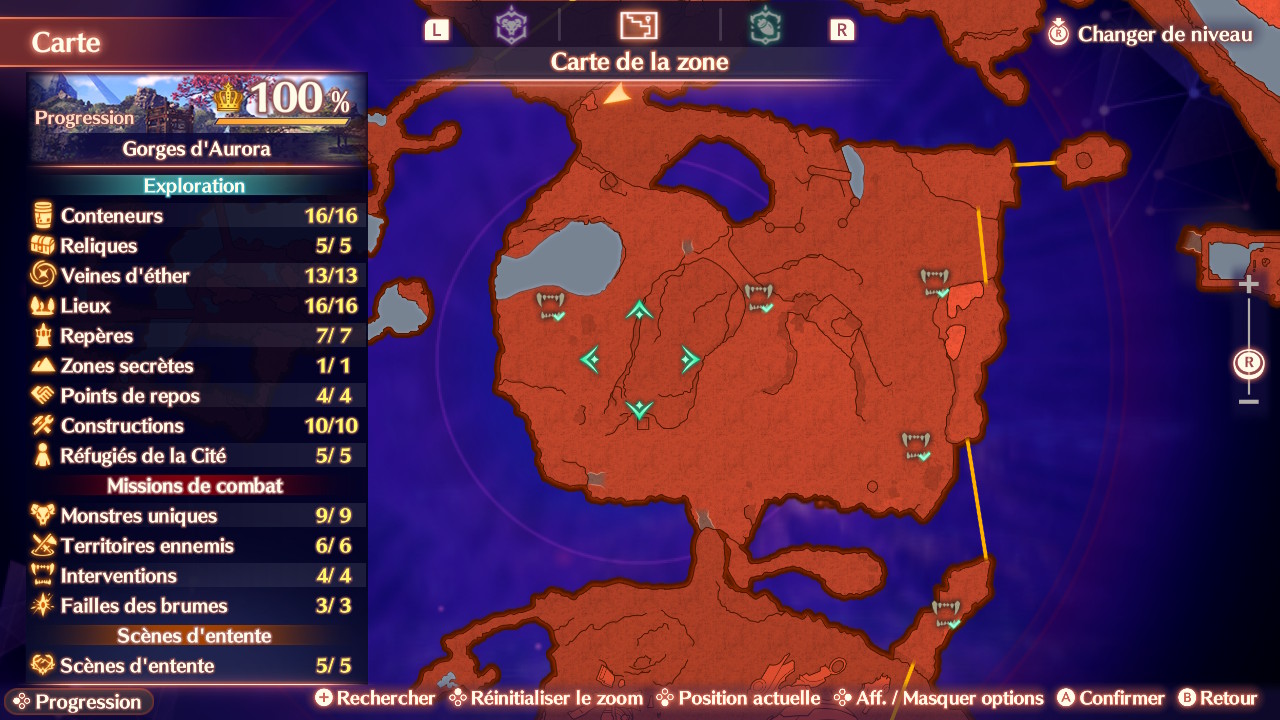The height and width of the screenshot is (720, 1280).
Task: Switch to the purple monster emblem tab
Action: [511, 26]
